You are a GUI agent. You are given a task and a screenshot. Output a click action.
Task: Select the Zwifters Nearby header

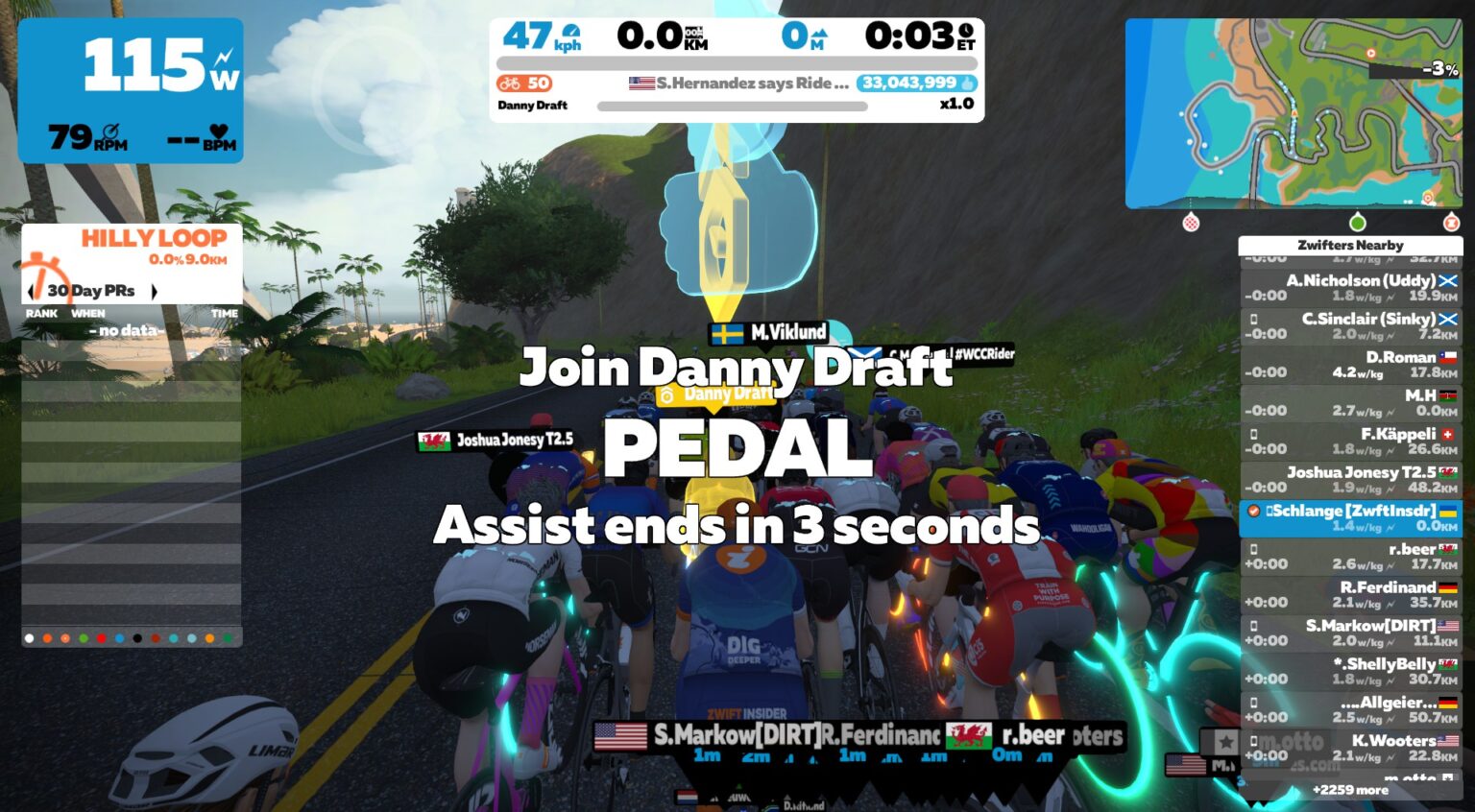[1350, 246]
